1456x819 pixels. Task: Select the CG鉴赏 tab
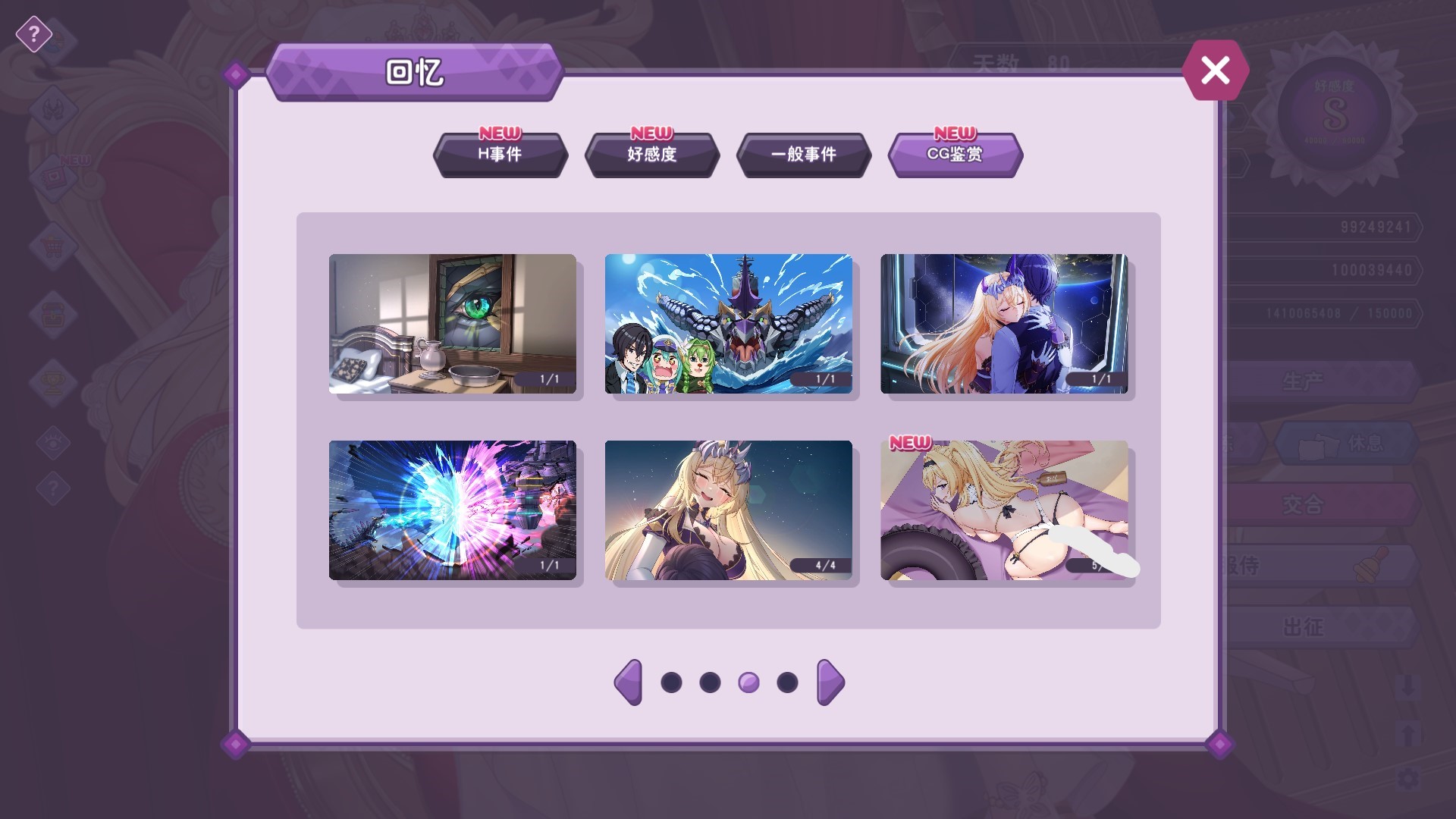pyautogui.click(x=954, y=155)
